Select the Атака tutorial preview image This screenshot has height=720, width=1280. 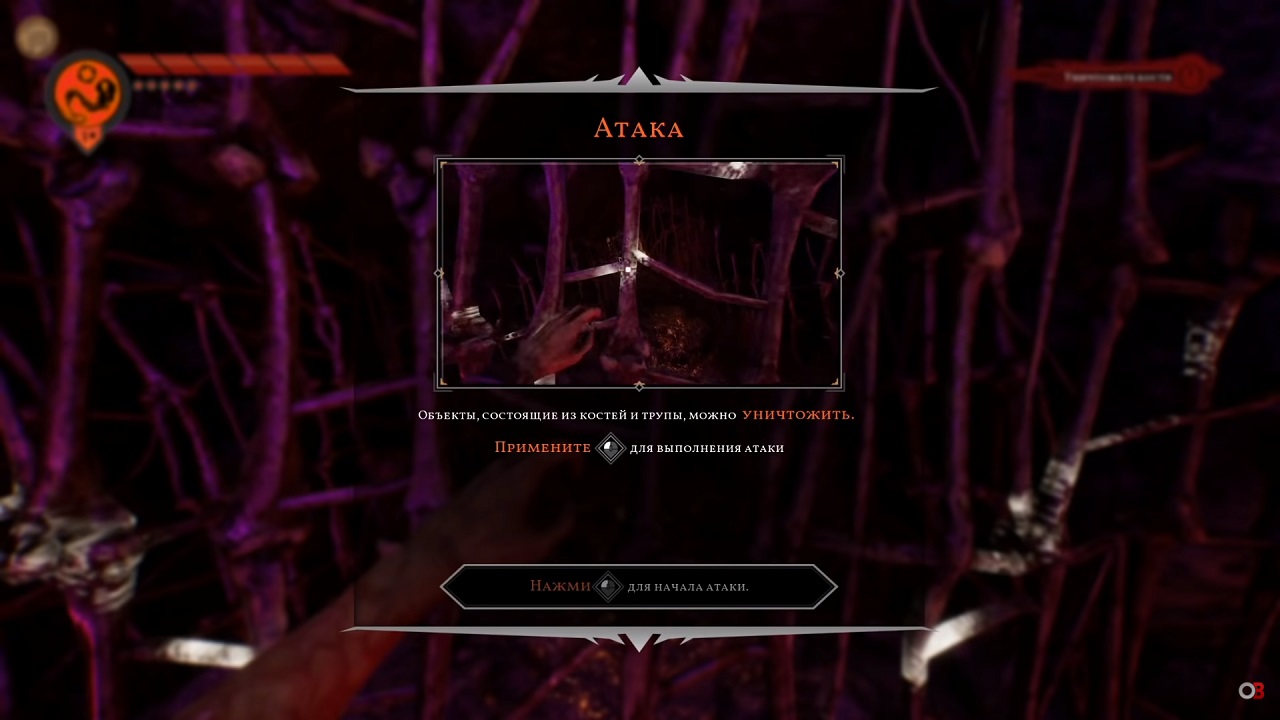(639, 273)
